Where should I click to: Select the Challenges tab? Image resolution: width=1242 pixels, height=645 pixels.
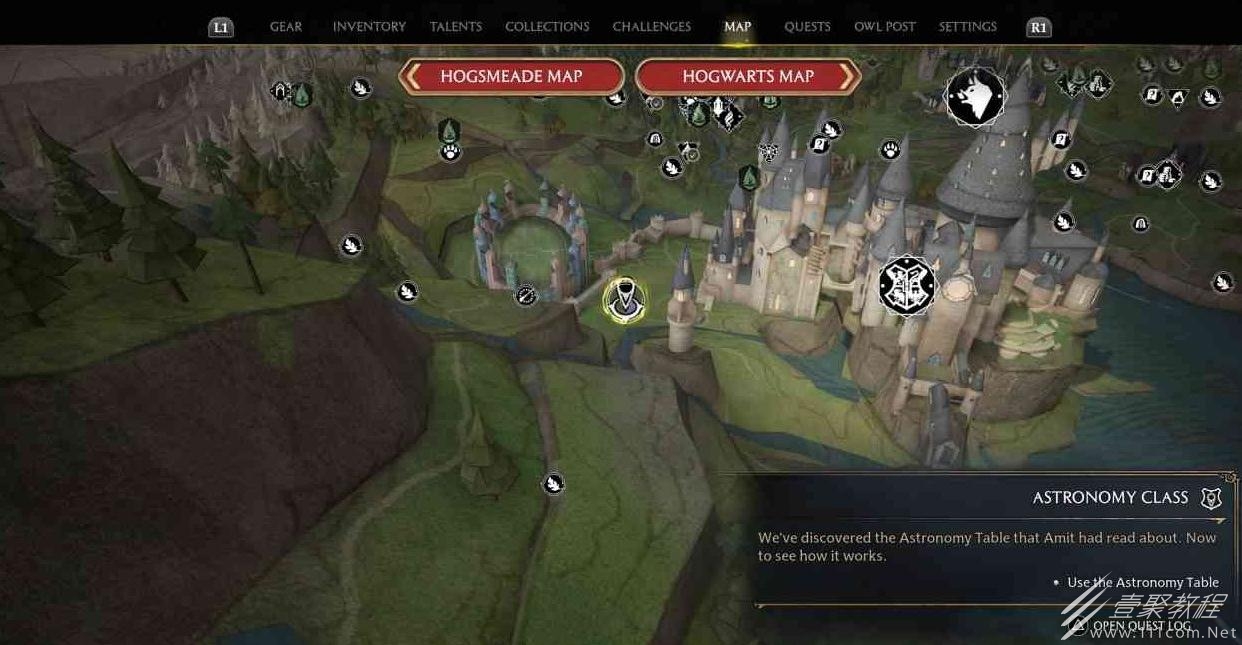pos(651,27)
